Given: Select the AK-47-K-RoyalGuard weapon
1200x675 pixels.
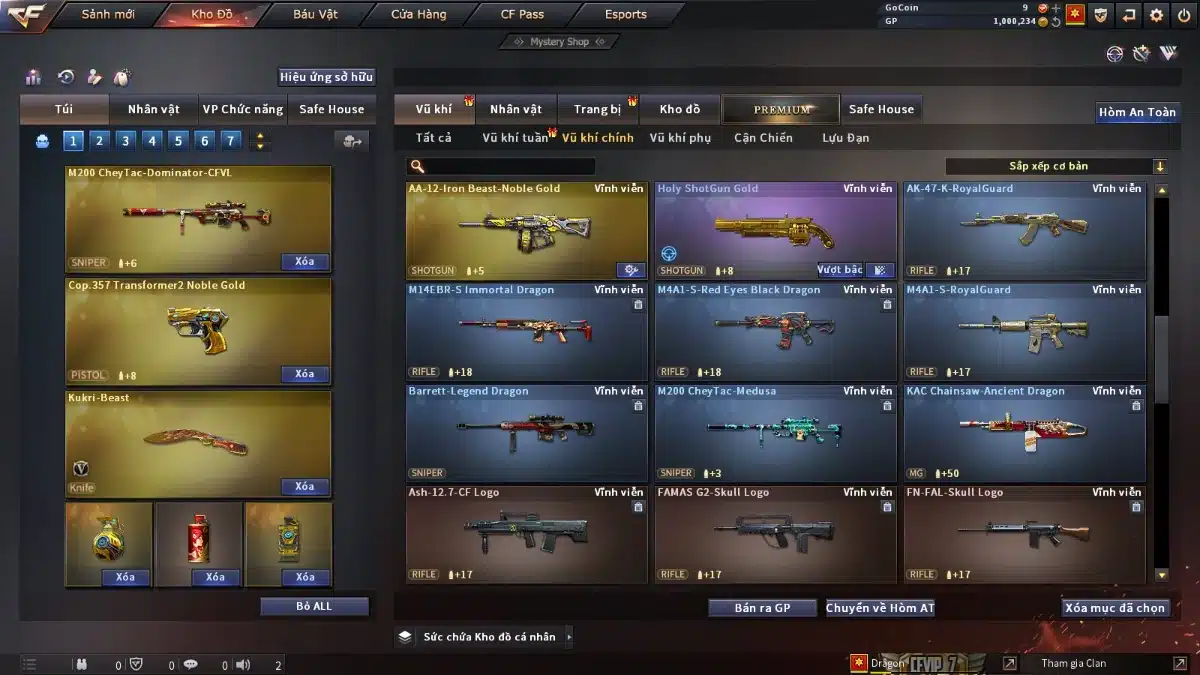Looking at the screenshot, I should coord(1024,231).
